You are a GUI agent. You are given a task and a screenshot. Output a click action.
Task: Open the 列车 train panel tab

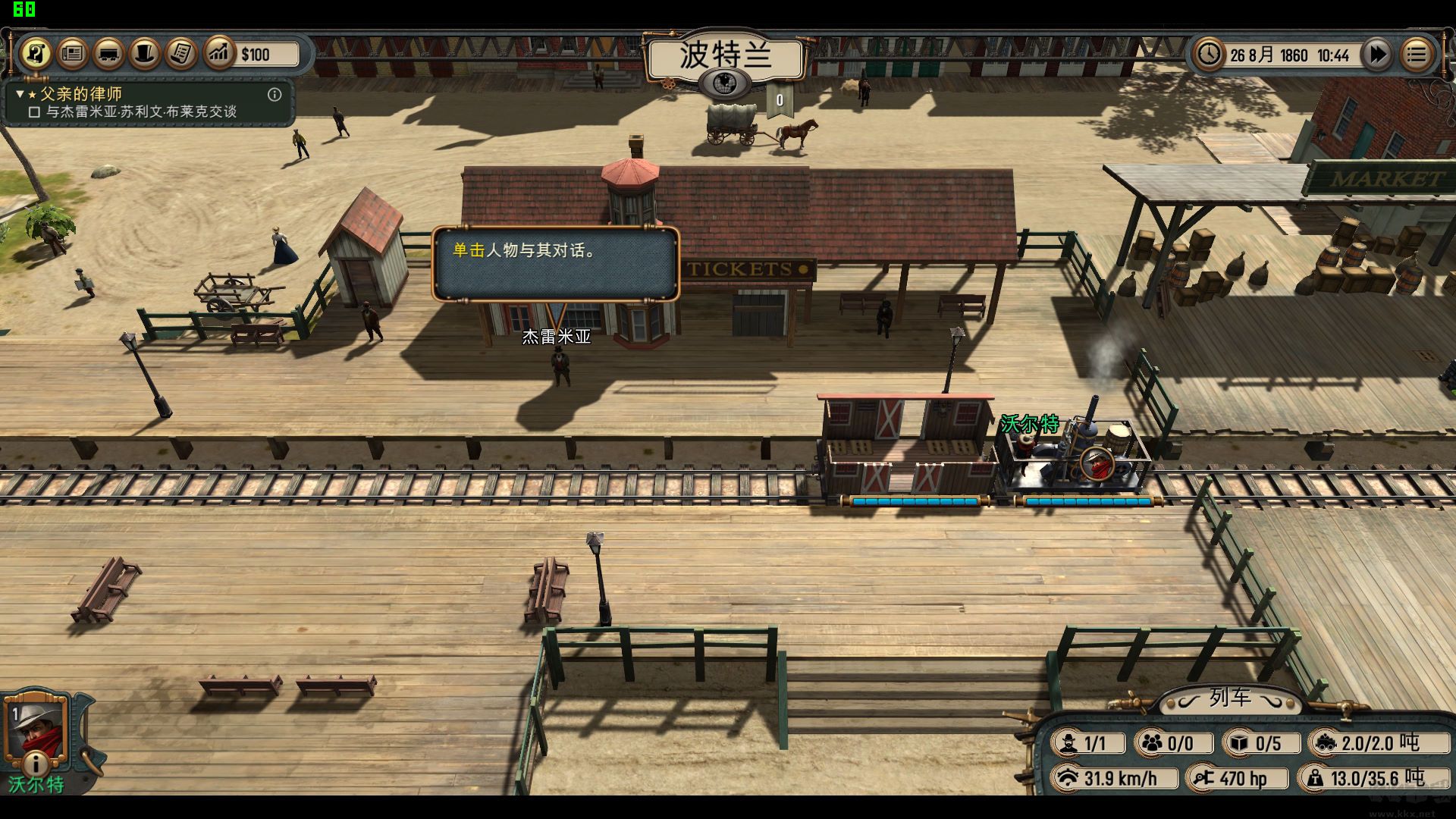pos(1229,698)
